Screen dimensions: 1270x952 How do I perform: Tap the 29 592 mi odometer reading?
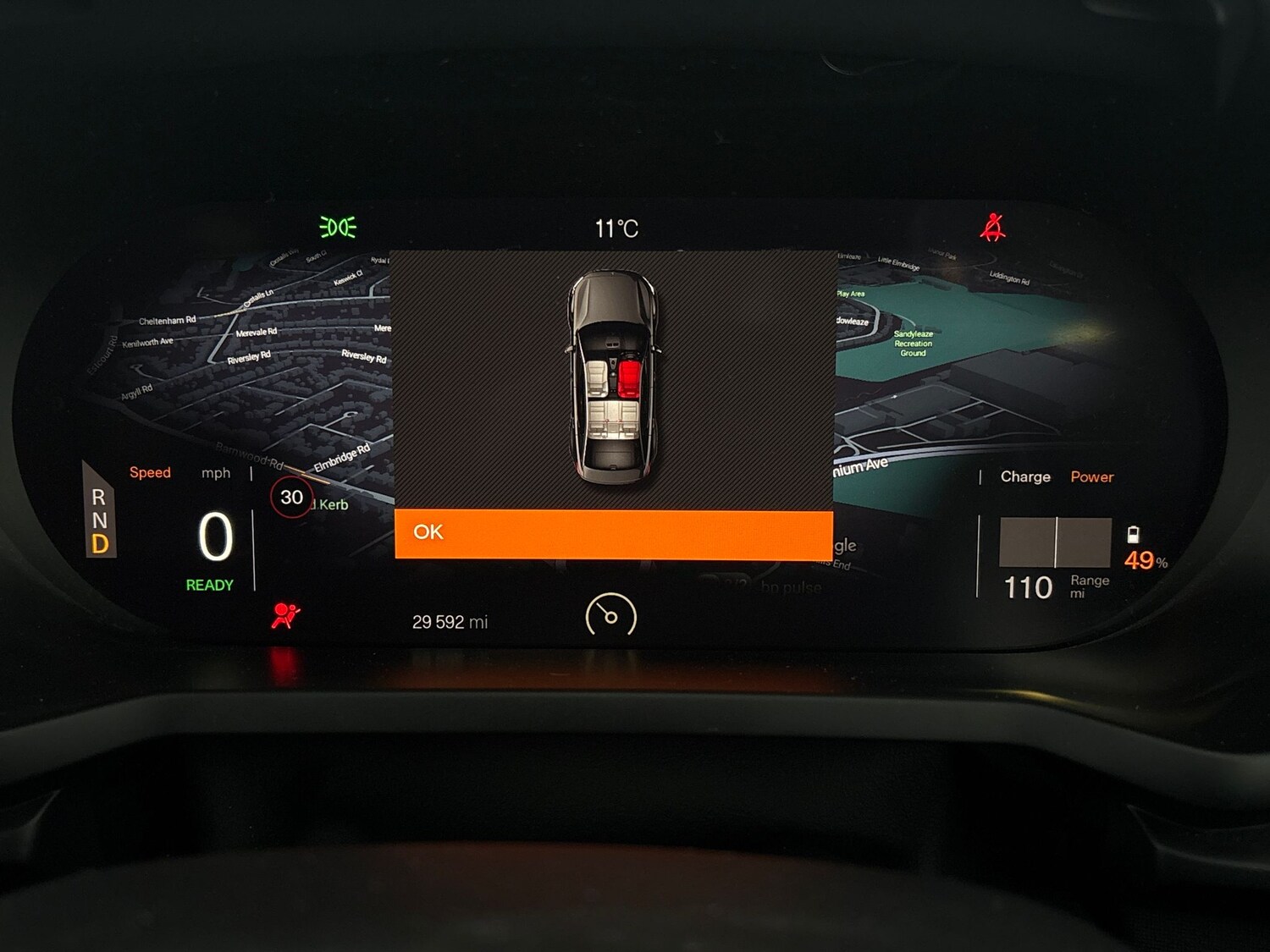450,622
